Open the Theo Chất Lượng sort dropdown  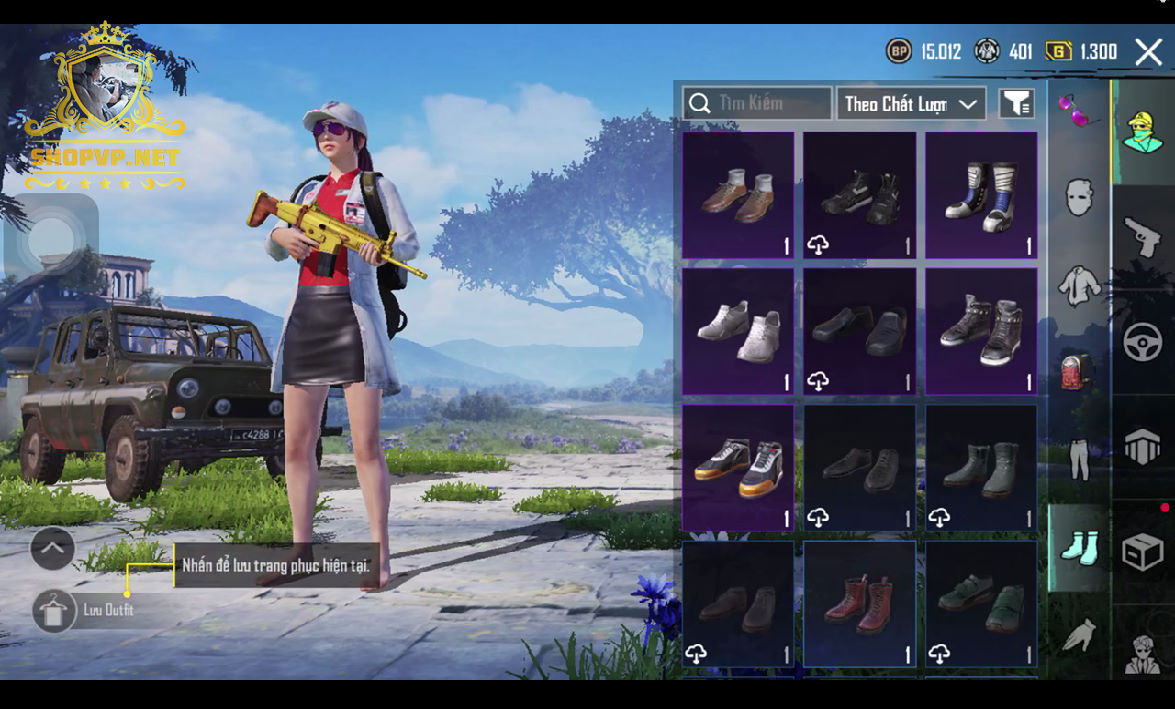pyautogui.click(x=910, y=104)
